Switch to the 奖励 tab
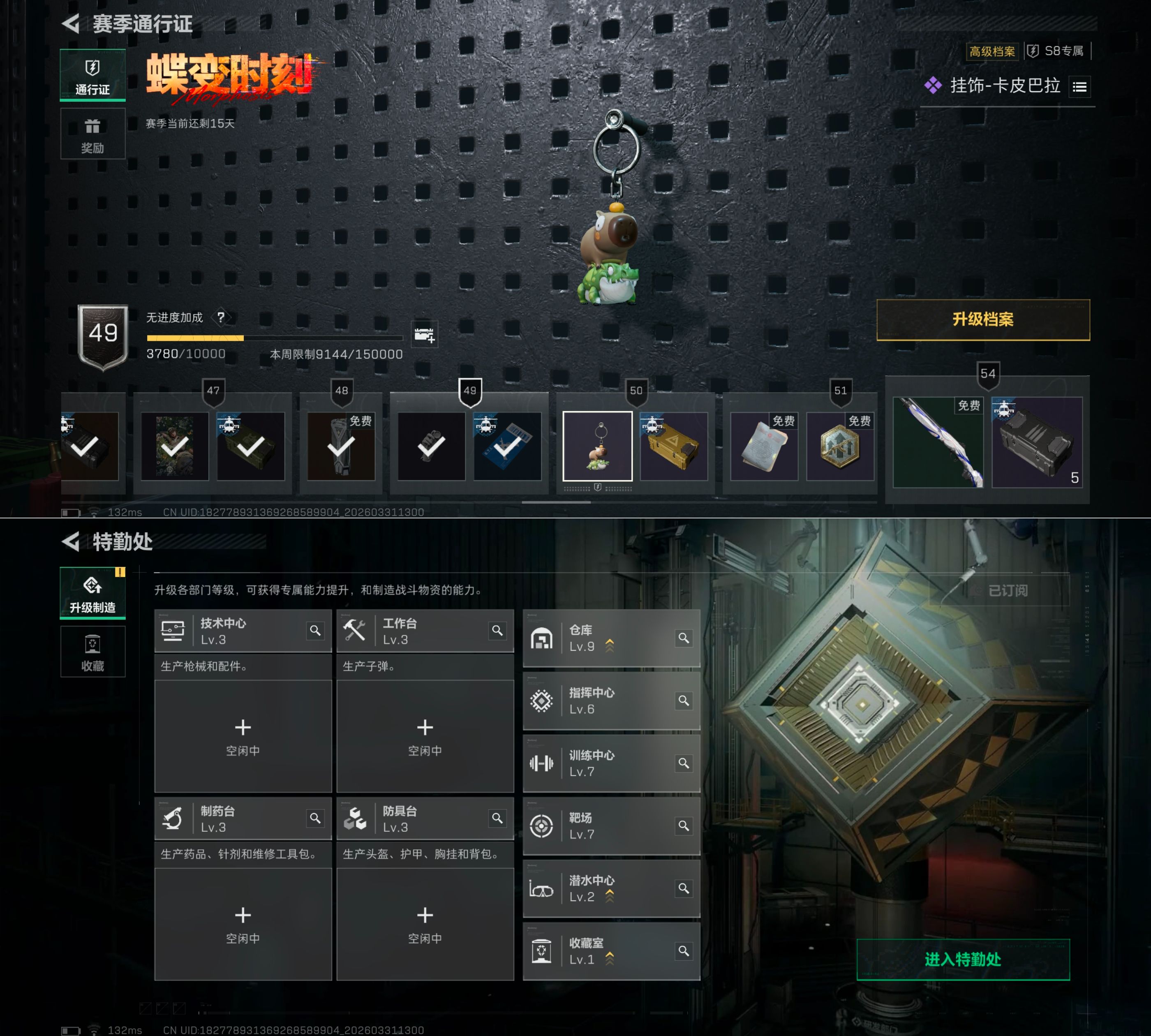The width and height of the screenshot is (1151, 1036). [x=93, y=135]
